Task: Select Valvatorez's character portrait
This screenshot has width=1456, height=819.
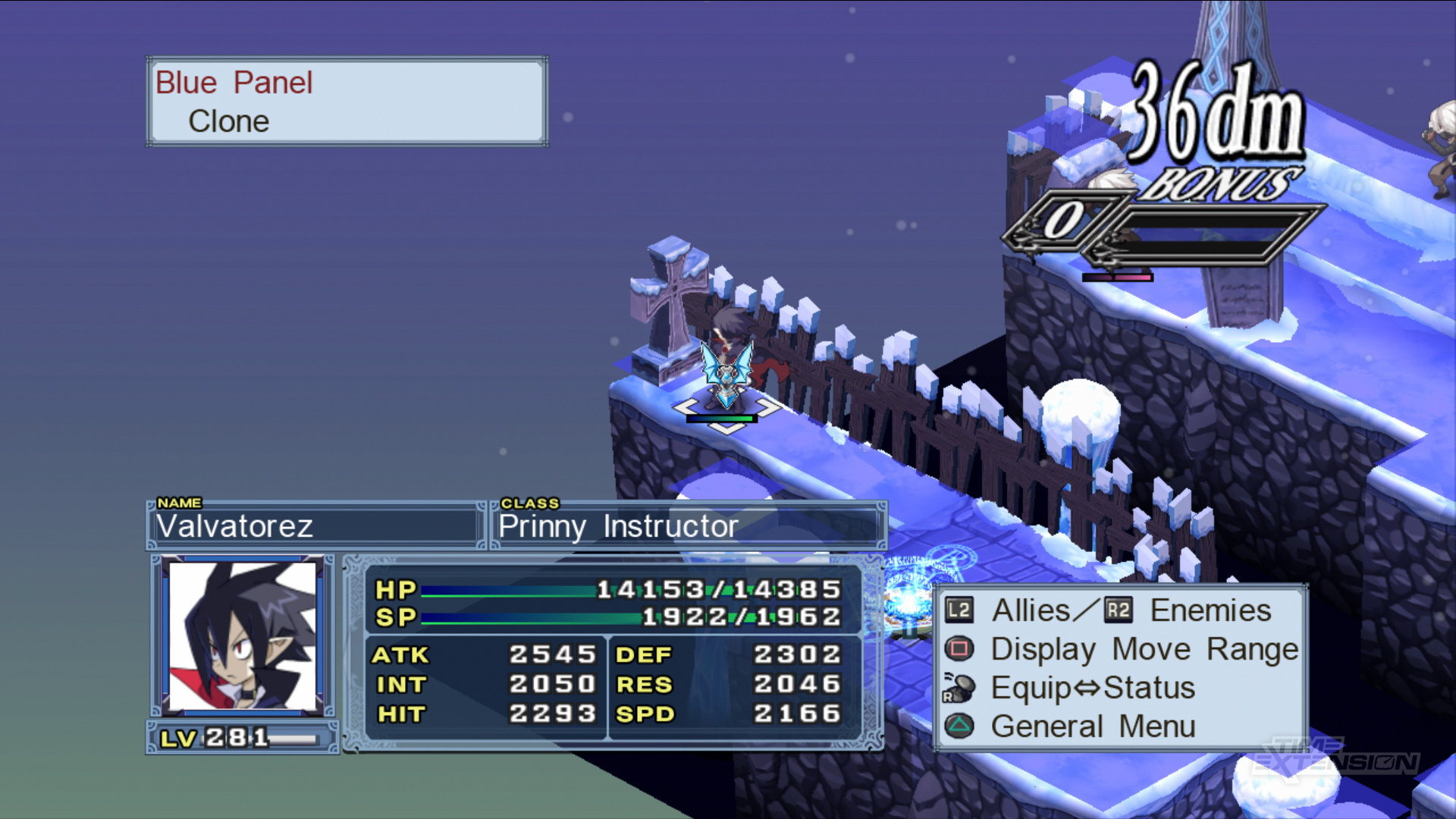Action: [x=243, y=635]
